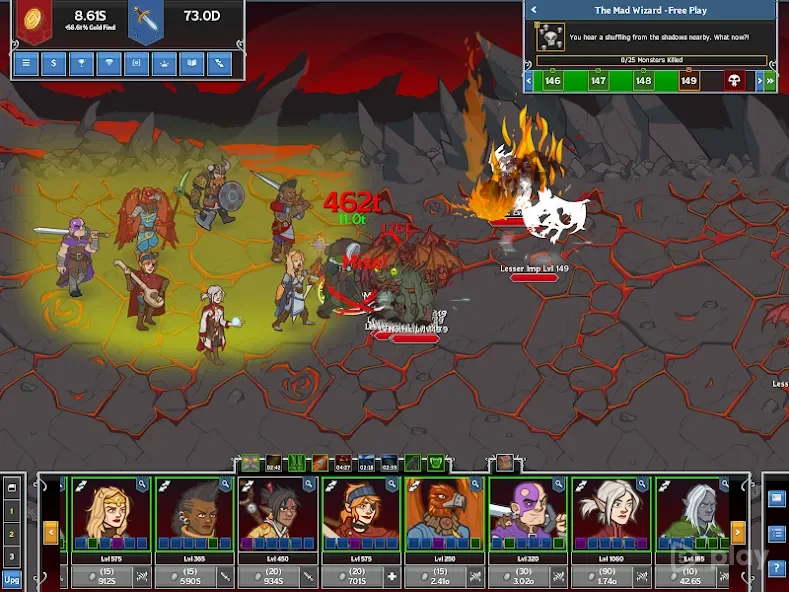Select area 146 on the level track
The width and height of the screenshot is (789, 592).
click(552, 81)
